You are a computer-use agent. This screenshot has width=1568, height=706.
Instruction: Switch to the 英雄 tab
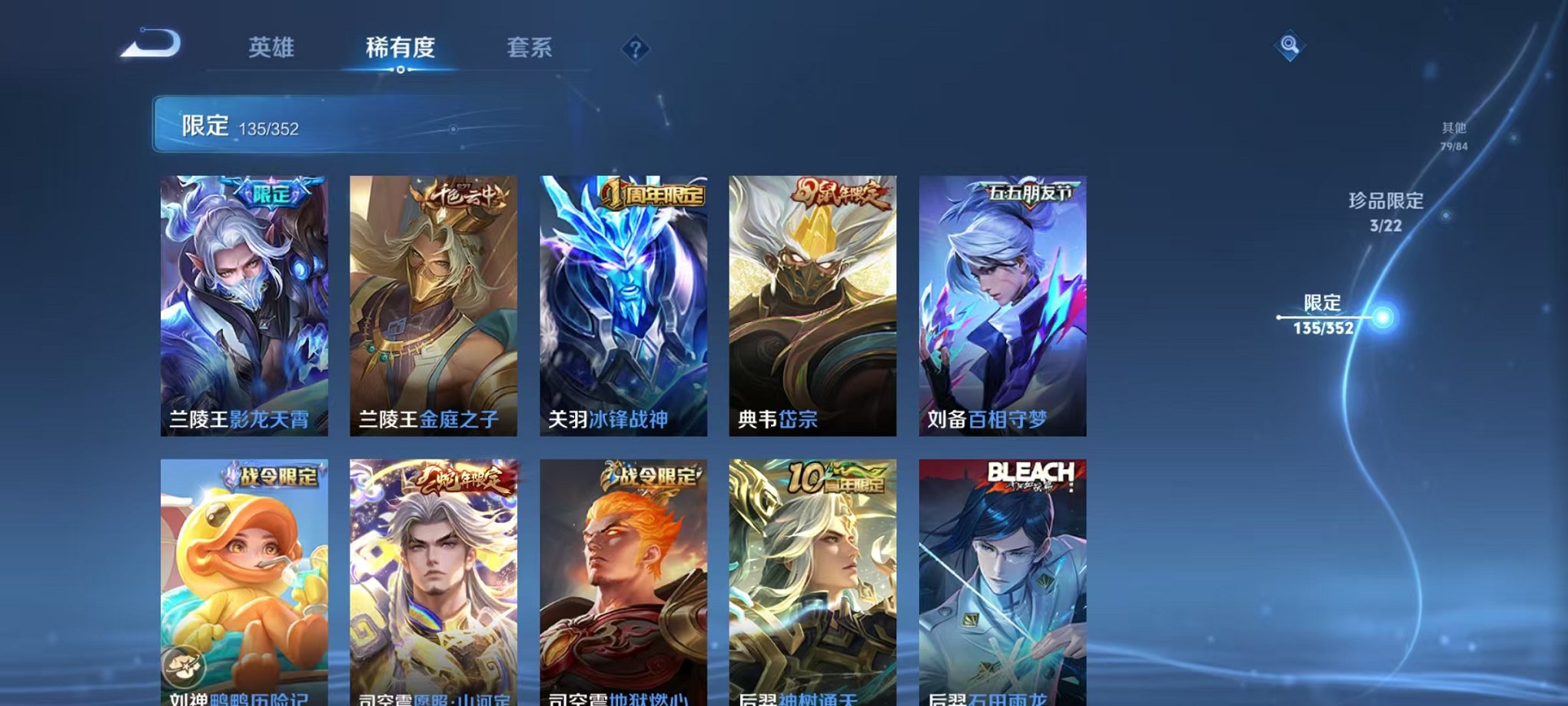tap(270, 48)
